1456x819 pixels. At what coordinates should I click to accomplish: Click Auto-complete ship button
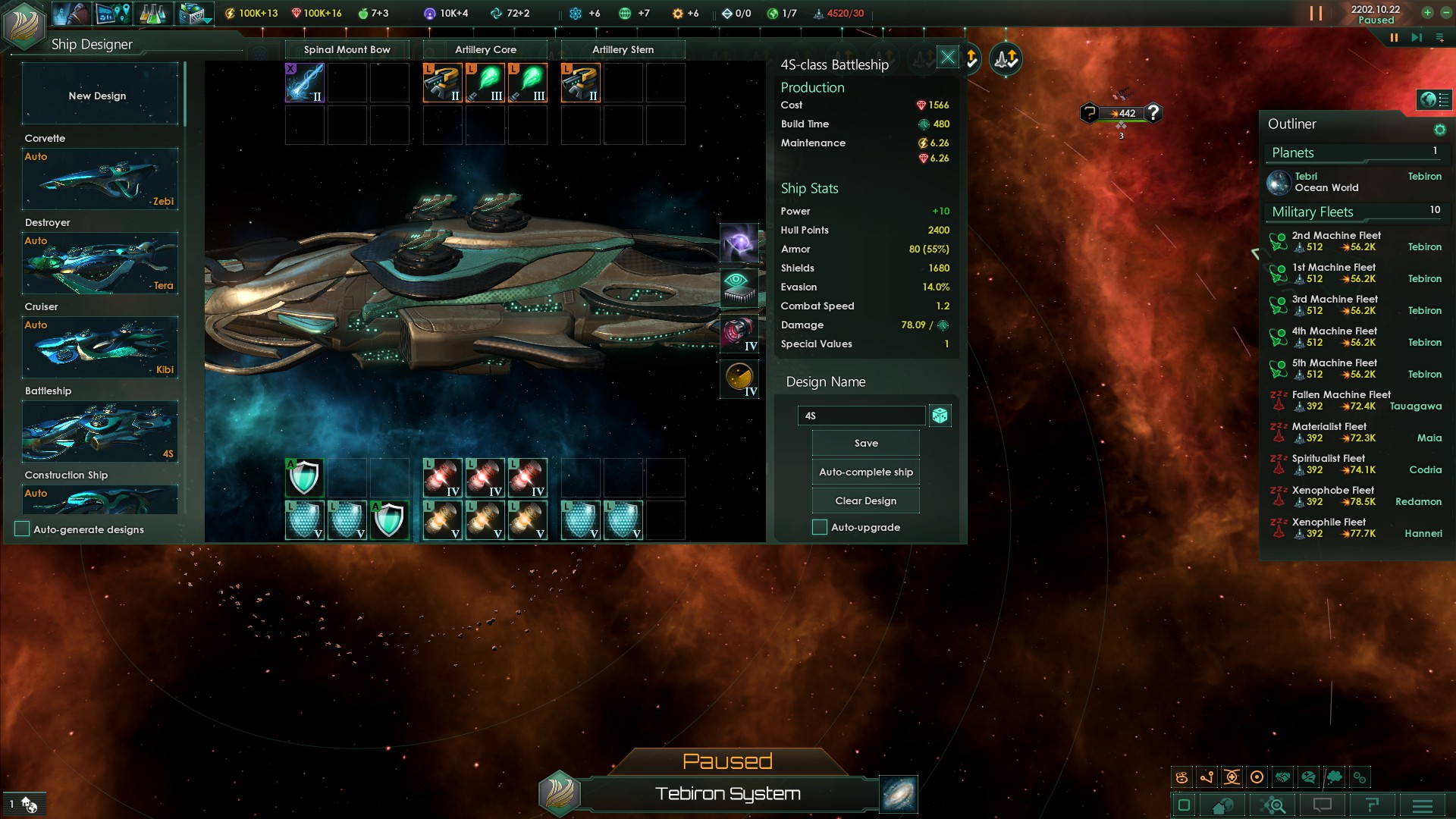pyautogui.click(x=865, y=472)
